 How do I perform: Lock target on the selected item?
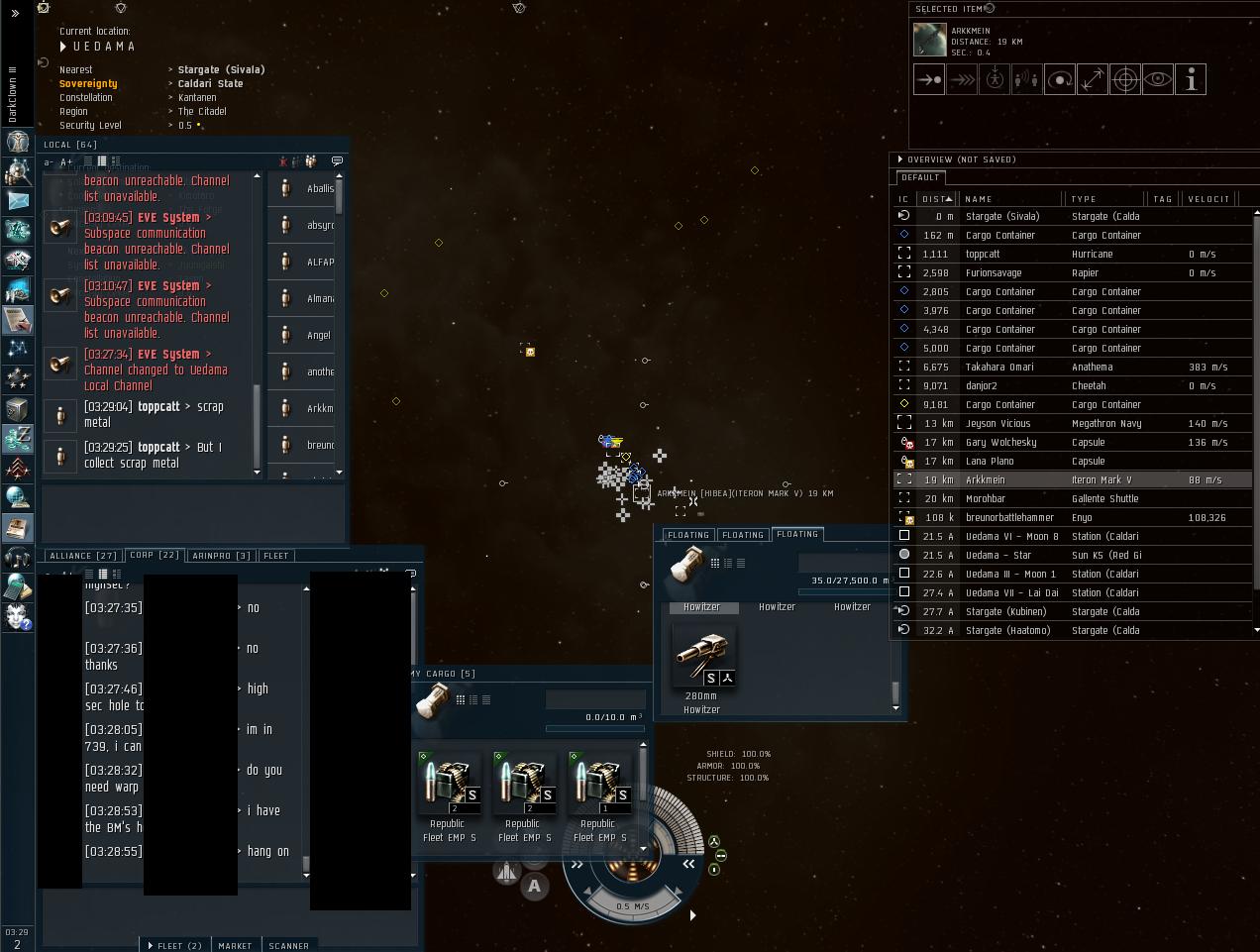pos(1125,79)
